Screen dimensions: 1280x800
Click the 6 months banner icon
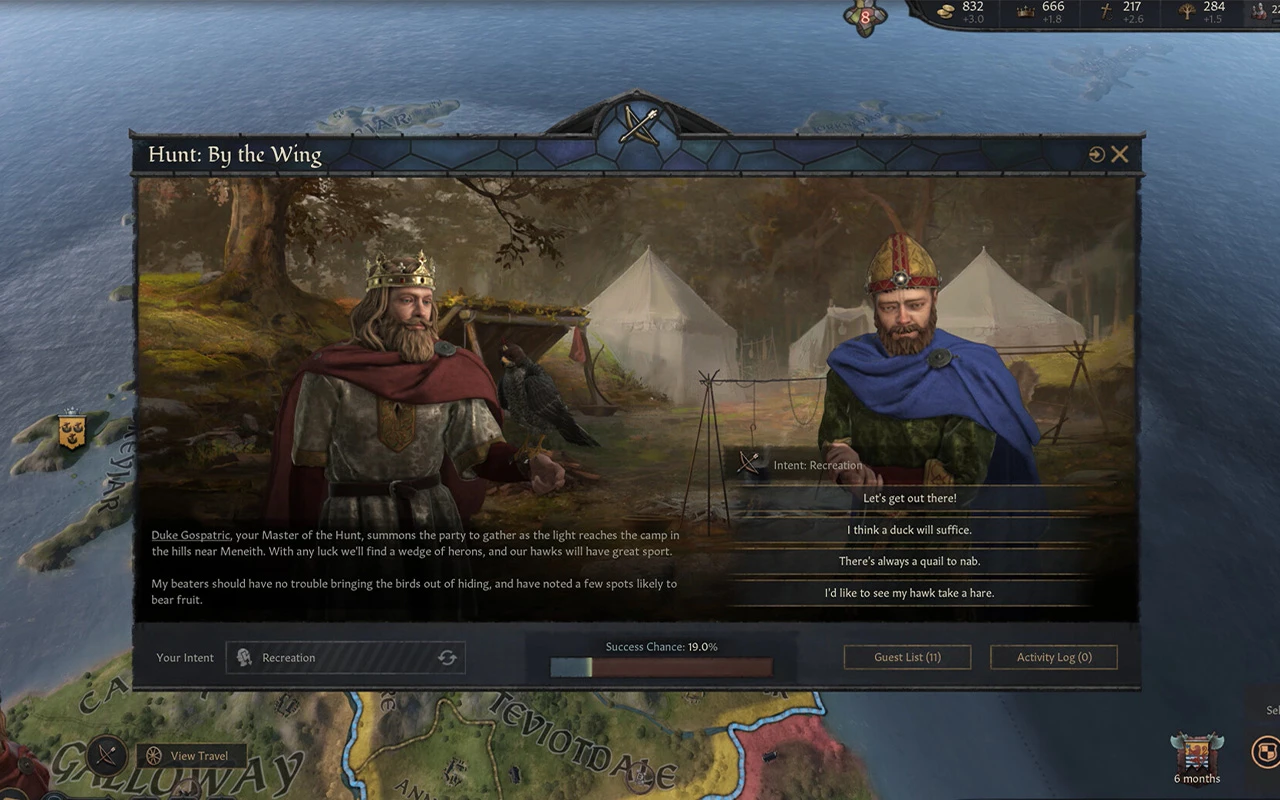pyautogui.click(x=1196, y=757)
